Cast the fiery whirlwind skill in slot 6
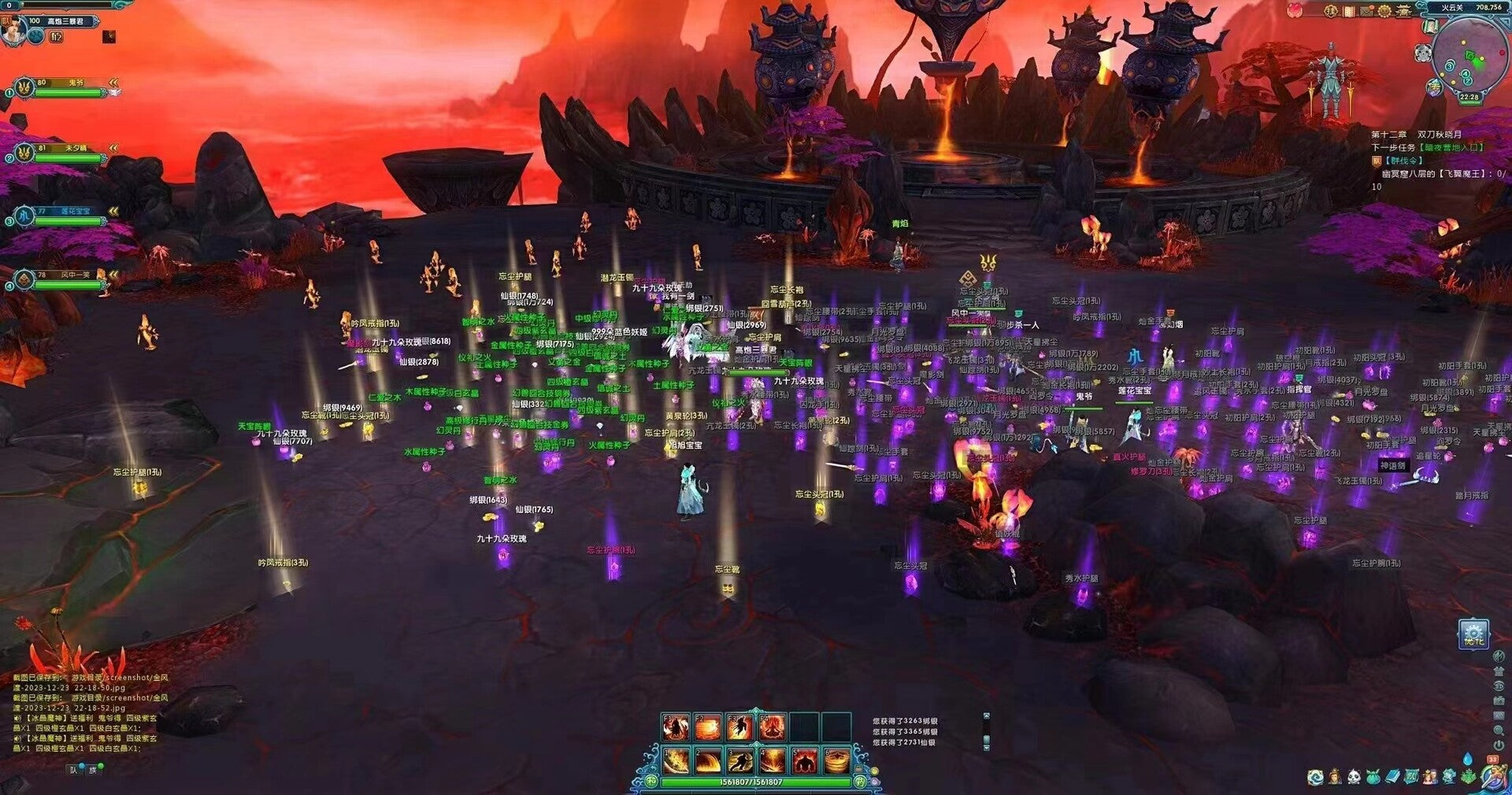This screenshot has height=795, width=1512. (836, 761)
